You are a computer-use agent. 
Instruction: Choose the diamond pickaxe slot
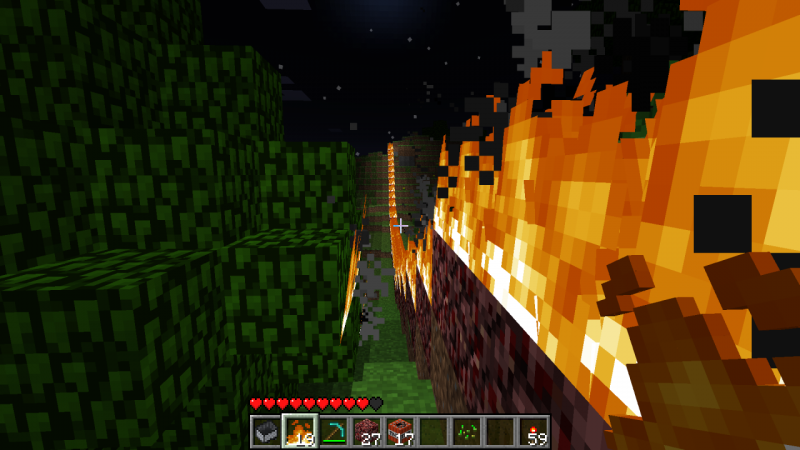pos(332,432)
